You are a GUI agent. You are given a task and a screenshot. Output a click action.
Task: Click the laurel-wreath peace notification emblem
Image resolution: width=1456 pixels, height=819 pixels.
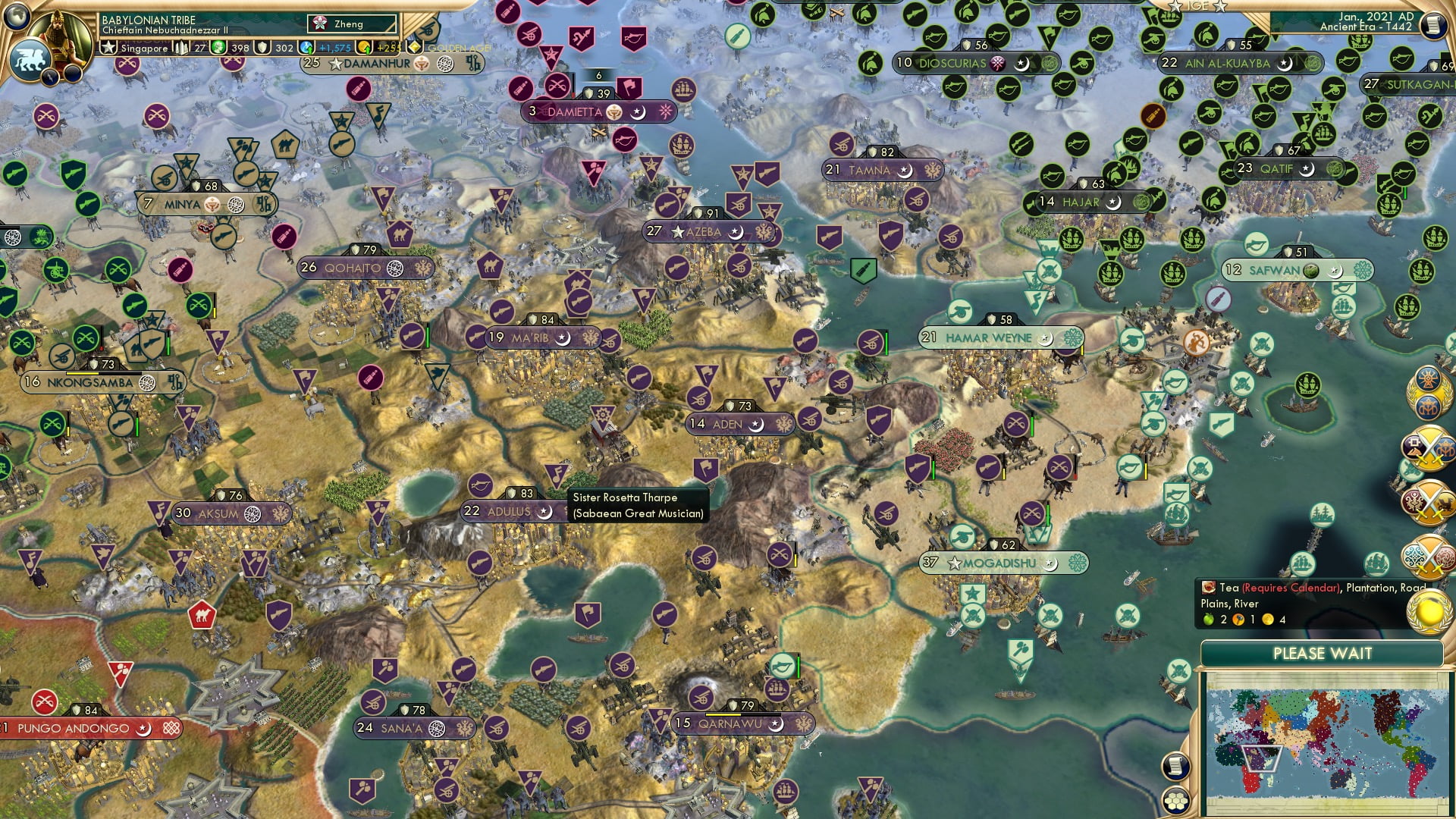[x=1428, y=394]
